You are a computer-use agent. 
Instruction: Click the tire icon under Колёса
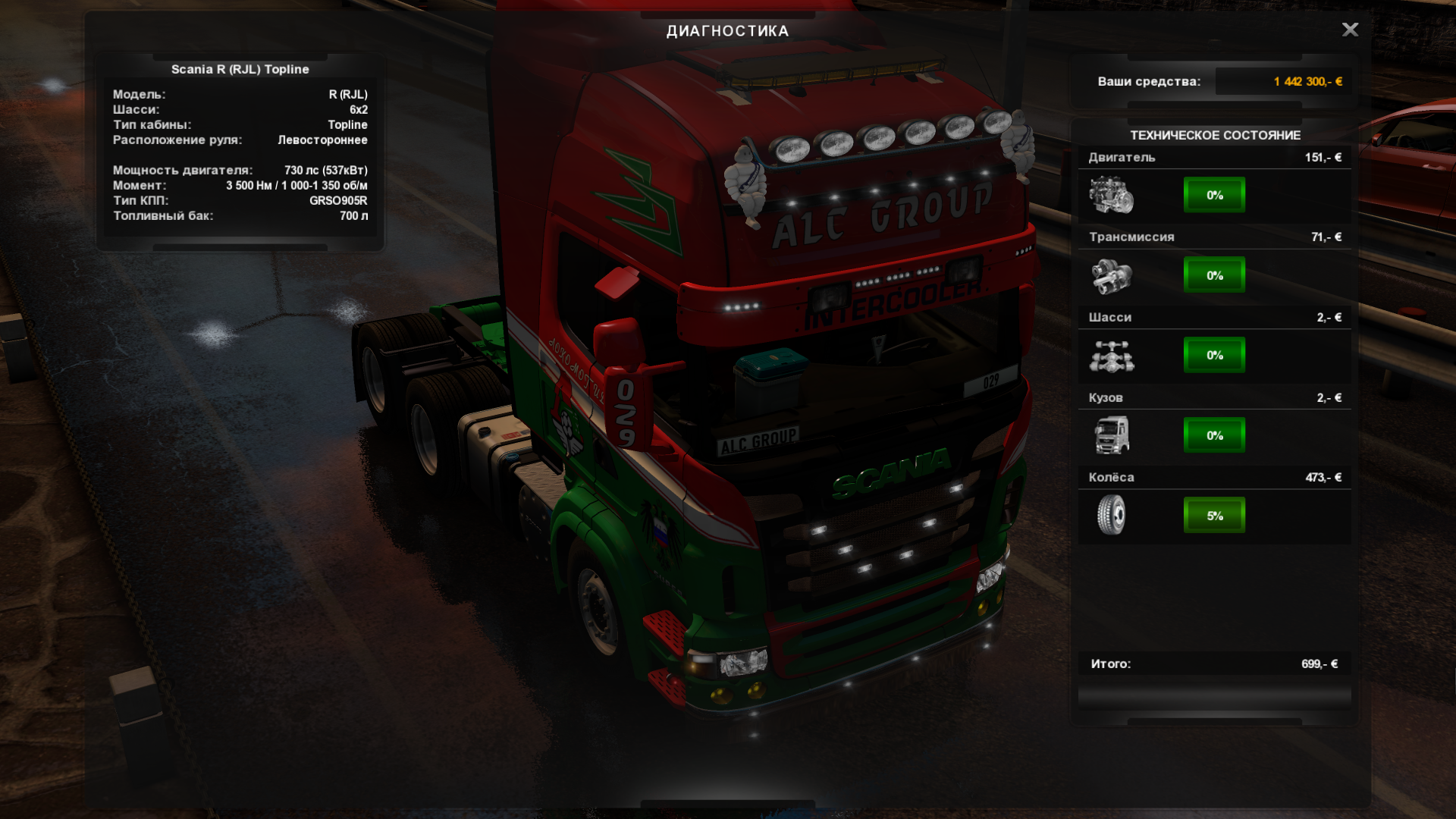point(1111,515)
